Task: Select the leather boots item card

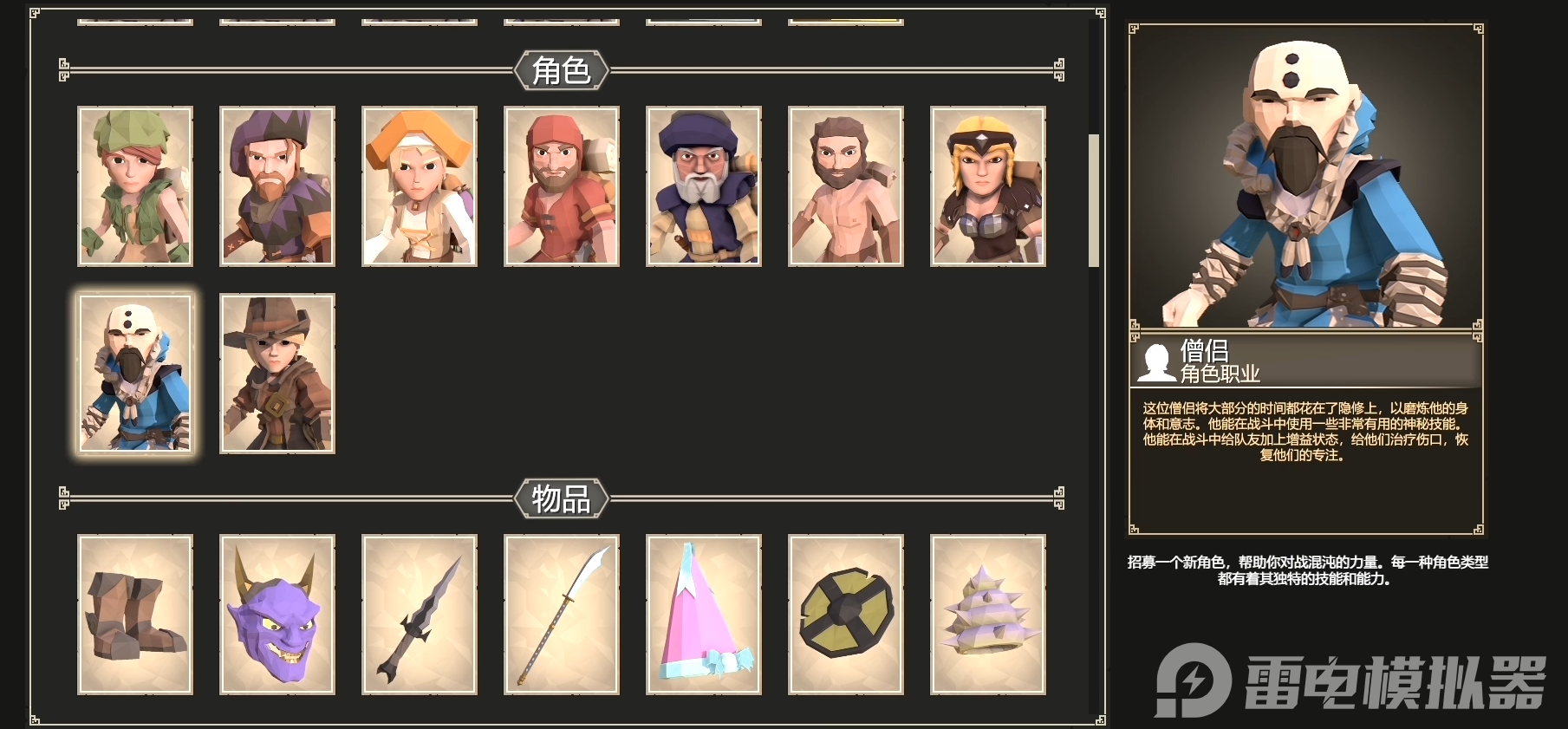Action: 135,615
